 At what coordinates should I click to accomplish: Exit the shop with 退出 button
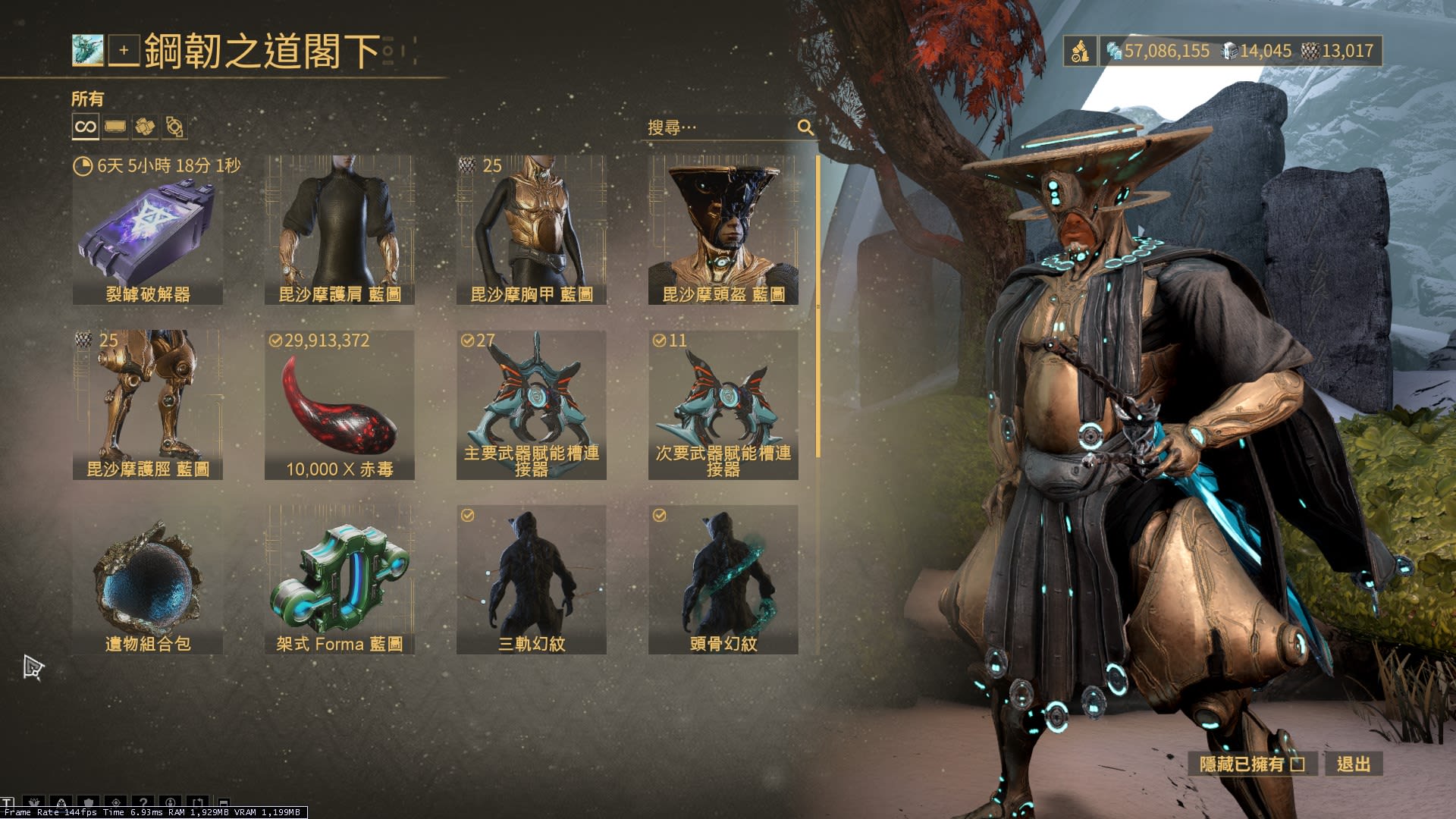coord(1354,764)
